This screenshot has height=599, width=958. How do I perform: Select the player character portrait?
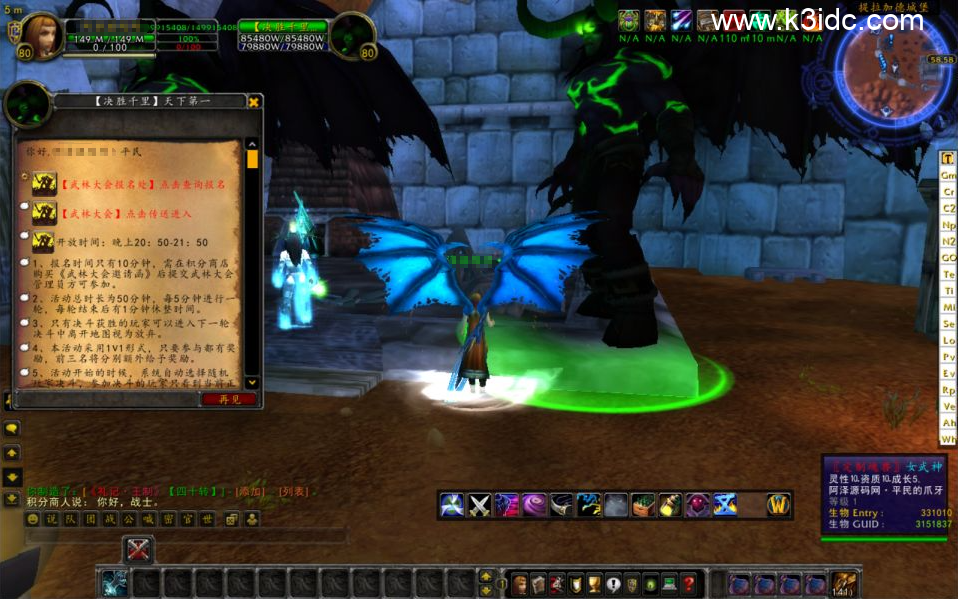pos(42,36)
